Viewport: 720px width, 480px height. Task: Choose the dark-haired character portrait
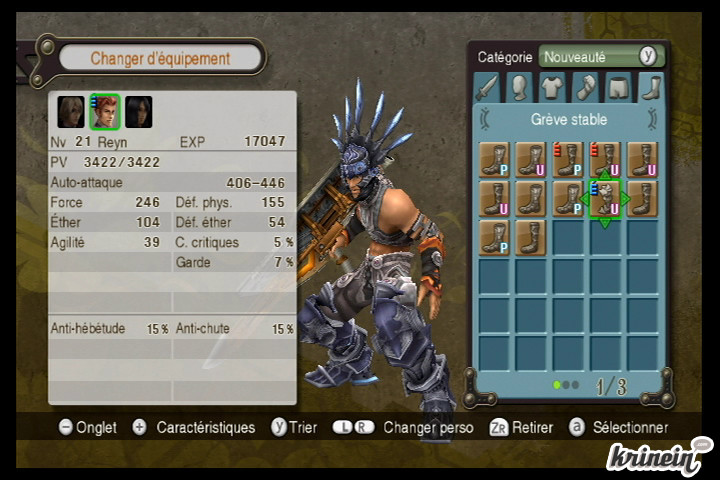138,111
